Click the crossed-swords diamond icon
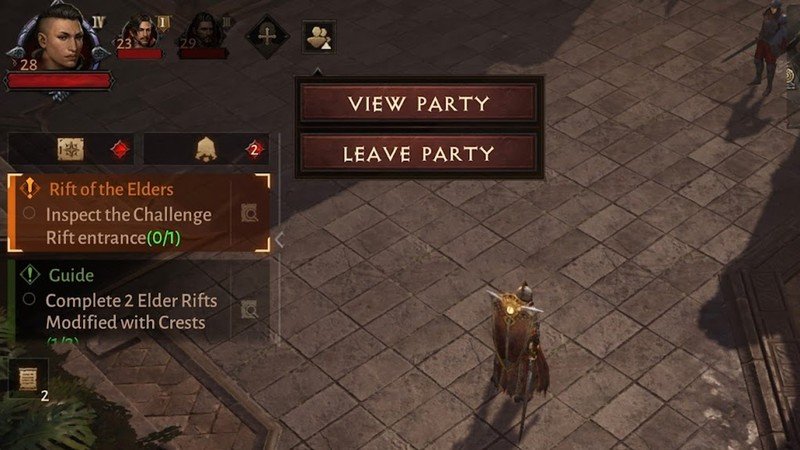This screenshot has height=450, width=800. pyautogui.click(x=267, y=34)
